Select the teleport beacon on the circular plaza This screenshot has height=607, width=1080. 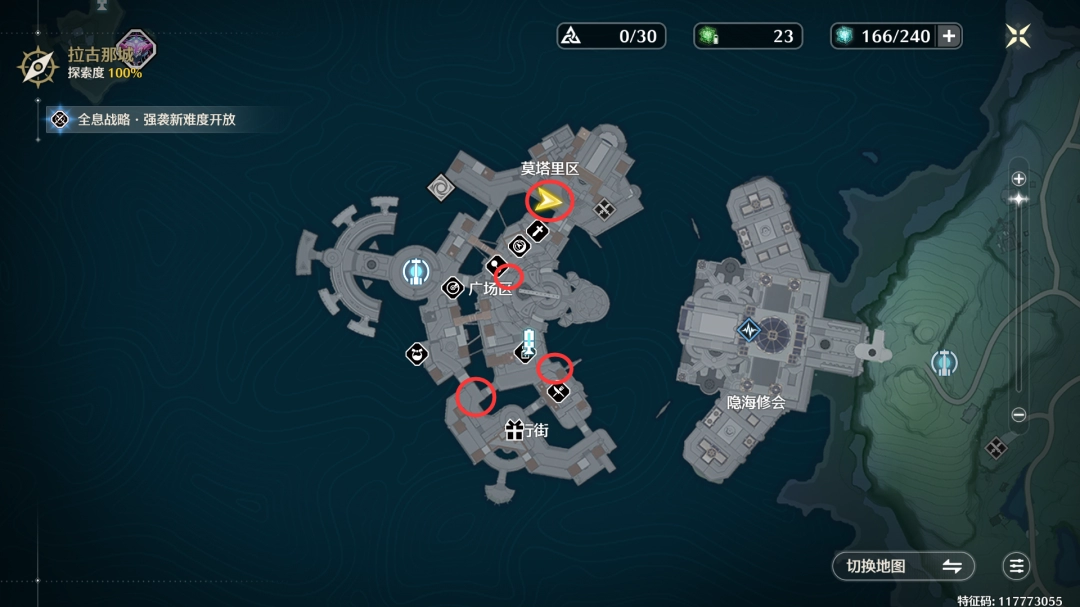[416, 270]
